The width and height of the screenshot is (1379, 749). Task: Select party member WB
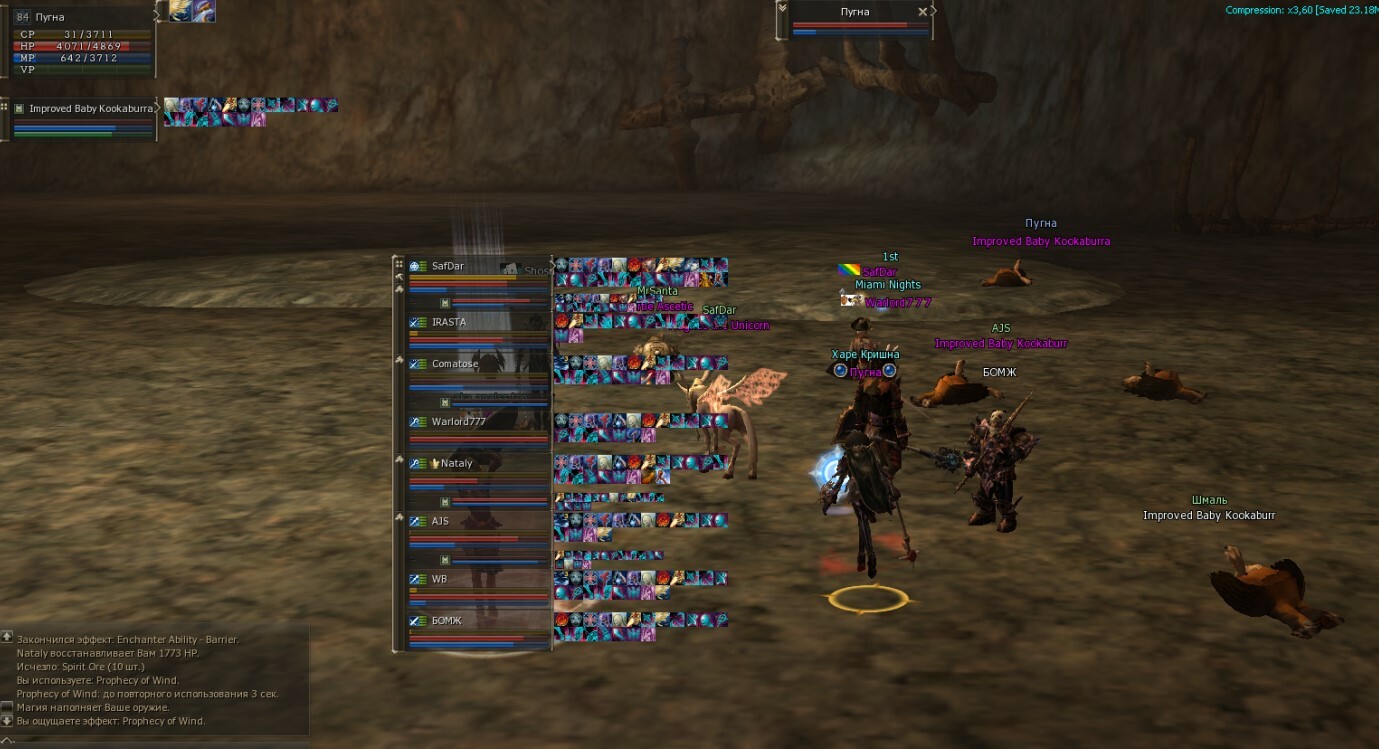click(x=439, y=579)
